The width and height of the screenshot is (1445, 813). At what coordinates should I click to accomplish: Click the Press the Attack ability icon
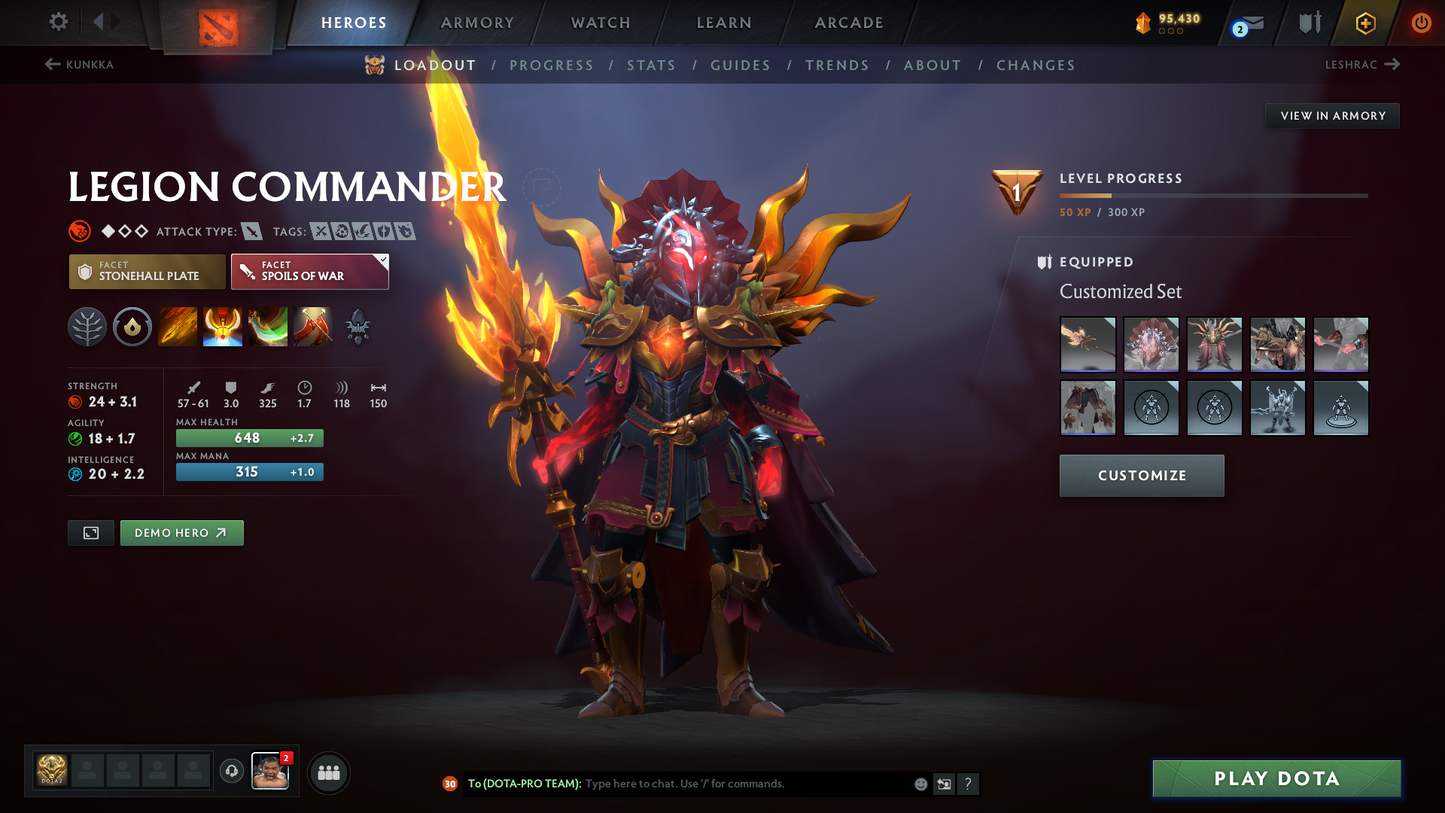coord(222,326)
